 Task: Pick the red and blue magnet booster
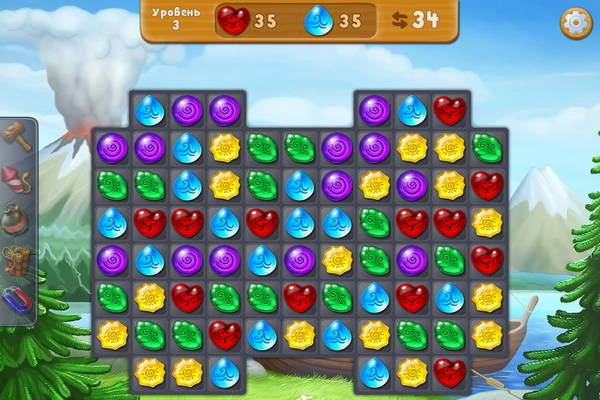click(x=15, y=300)
